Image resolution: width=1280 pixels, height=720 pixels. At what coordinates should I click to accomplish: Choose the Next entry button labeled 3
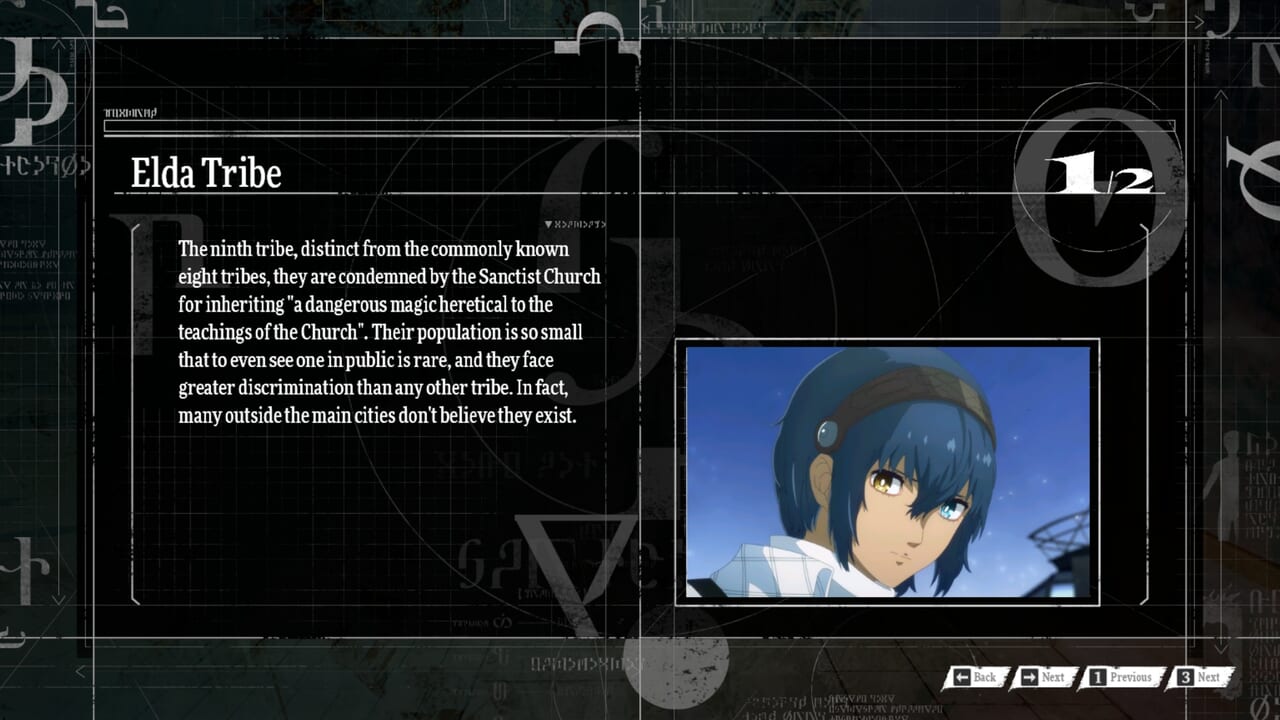click(1199, 678)
